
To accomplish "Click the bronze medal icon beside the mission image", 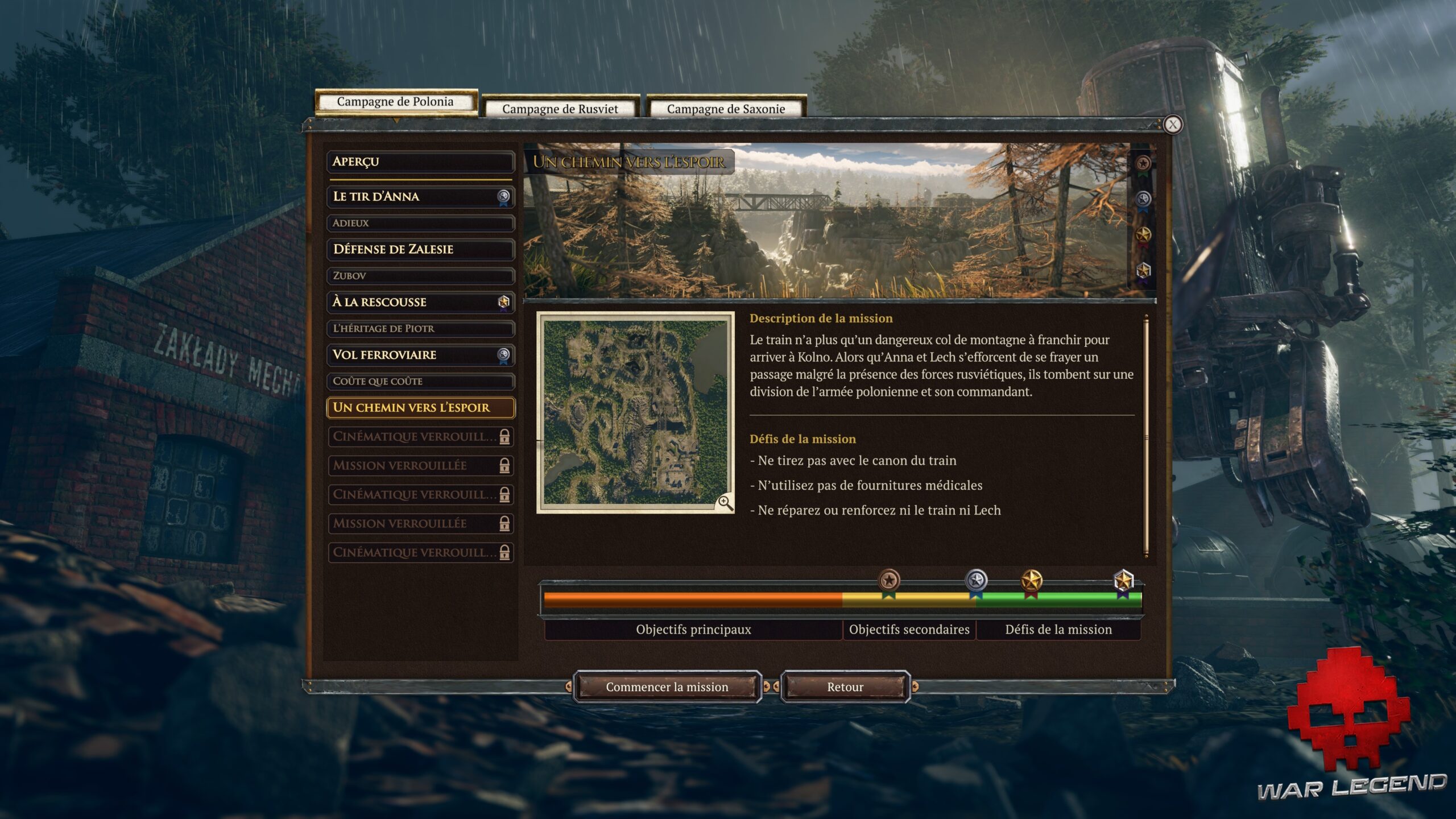I will (1143, 163).
